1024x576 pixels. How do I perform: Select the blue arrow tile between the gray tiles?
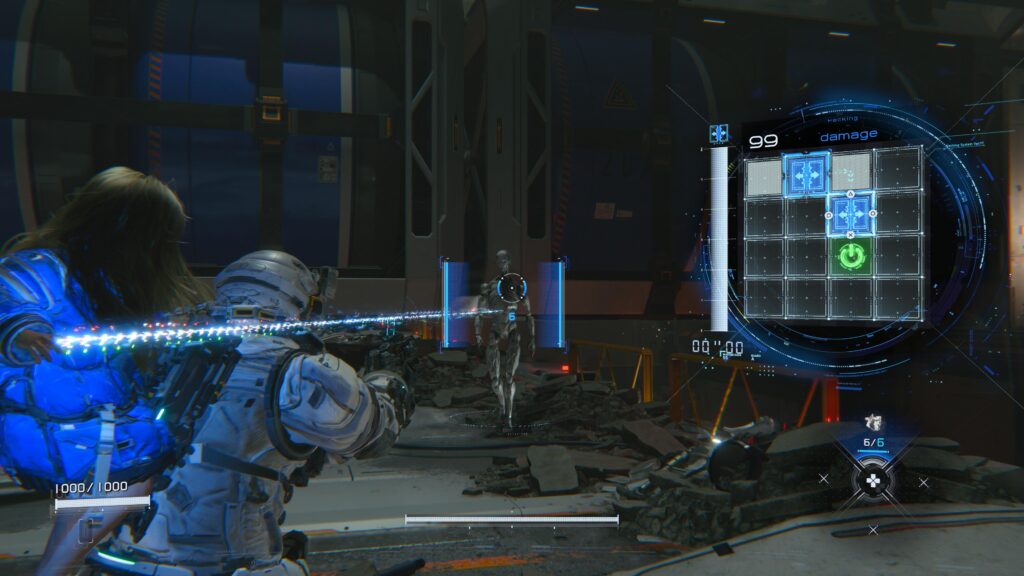[x=806, y=174]
